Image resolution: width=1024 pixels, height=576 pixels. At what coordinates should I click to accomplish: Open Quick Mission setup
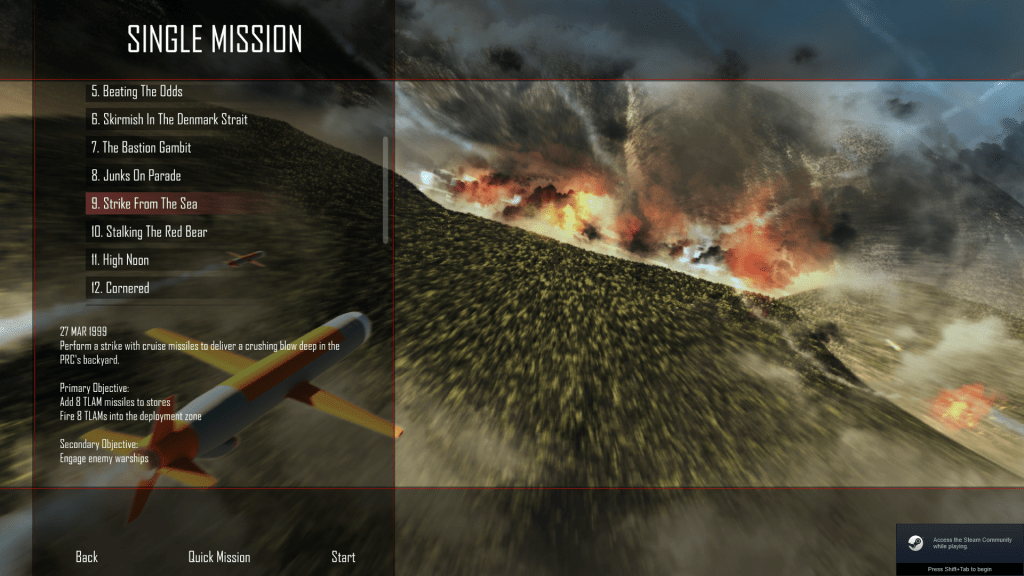[x=219, y=557]
